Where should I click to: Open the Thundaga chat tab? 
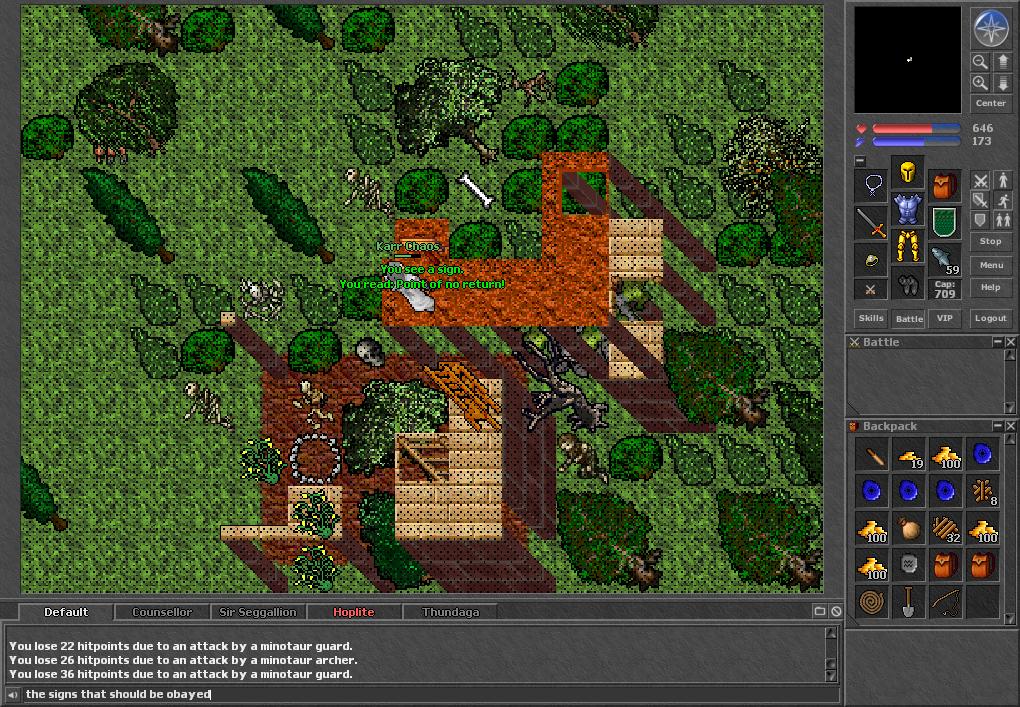[x=450, y=612]
